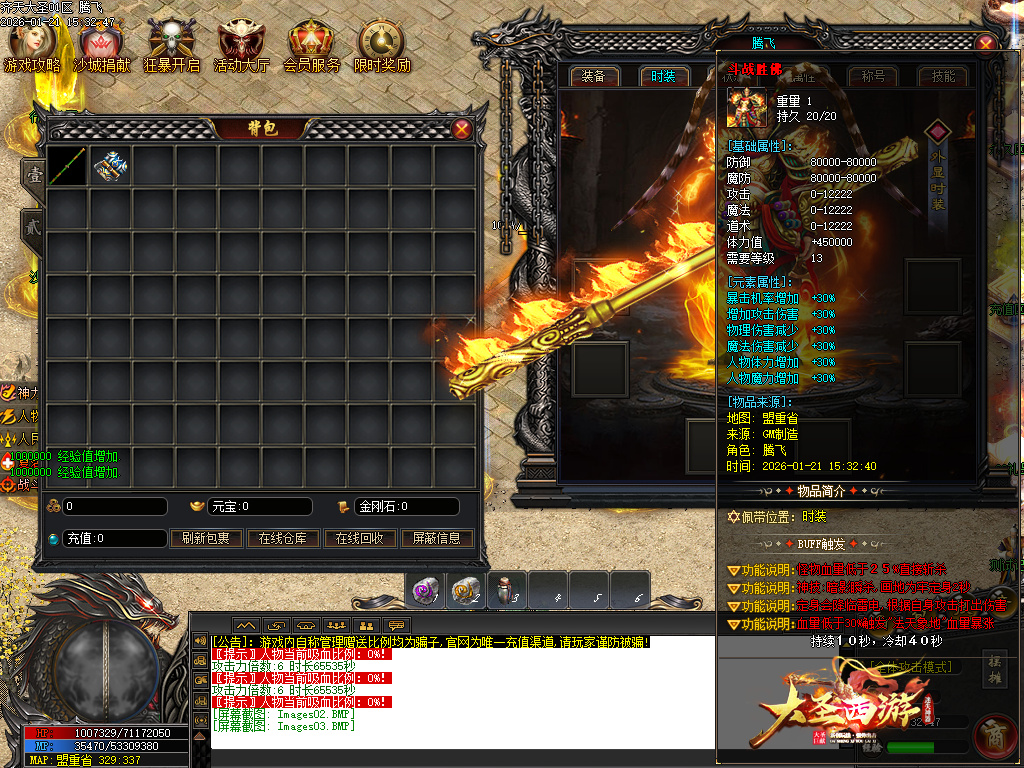Toggle the 屏蔽信息 block info button
Screen dimensions: 1024x768
pos(437,538)
